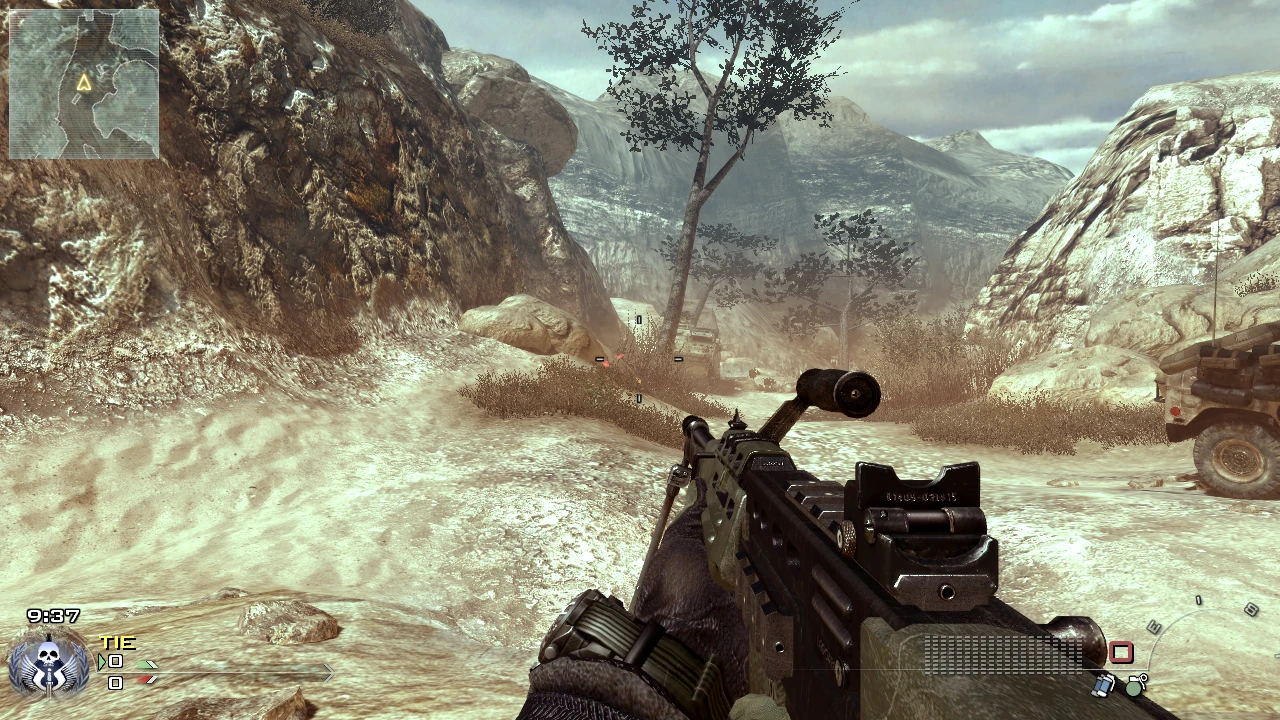Click the compass letter S marker

coord(1251,607)
